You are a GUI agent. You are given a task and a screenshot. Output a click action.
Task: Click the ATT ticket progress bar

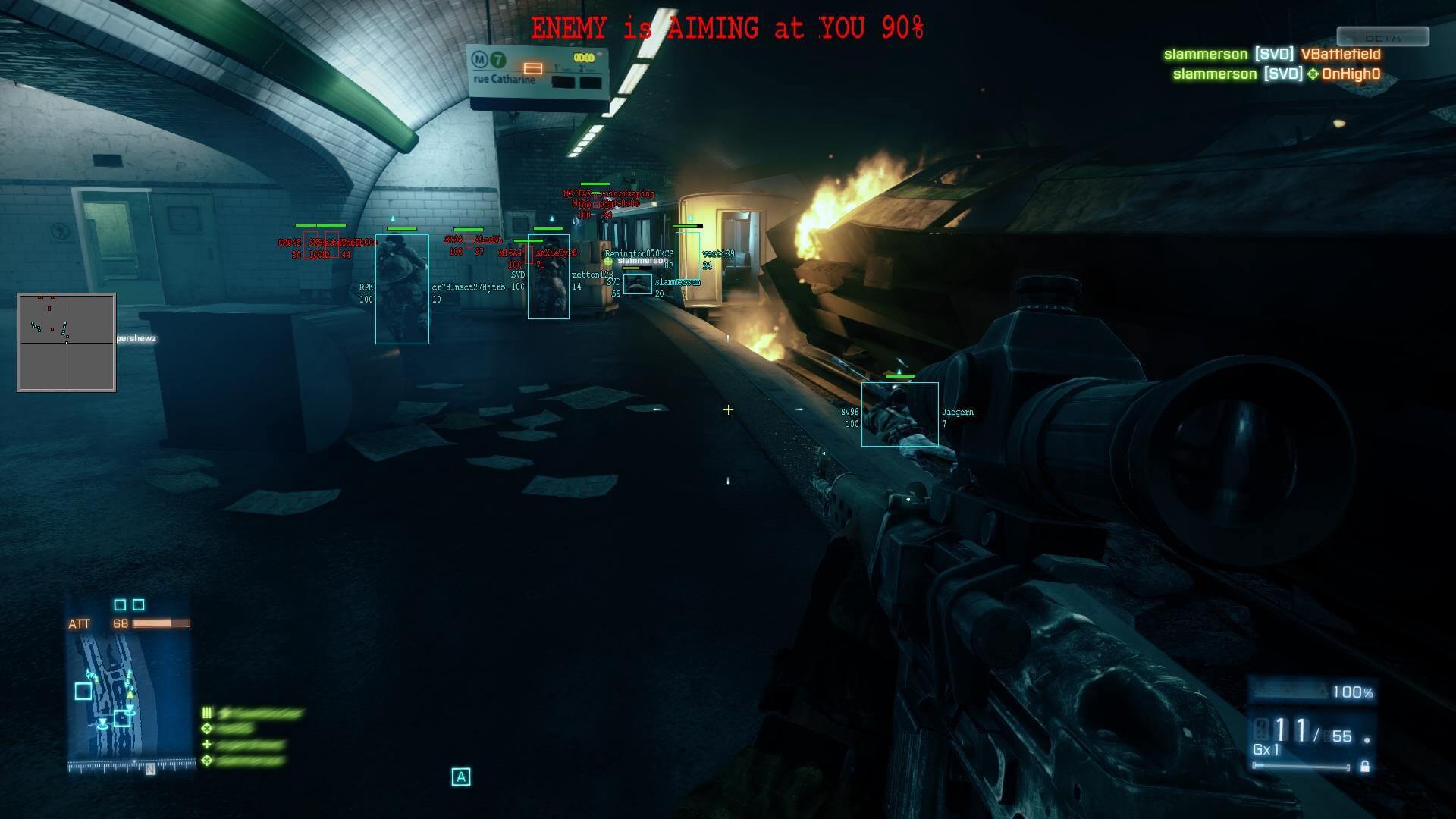[x=163, y=623]
